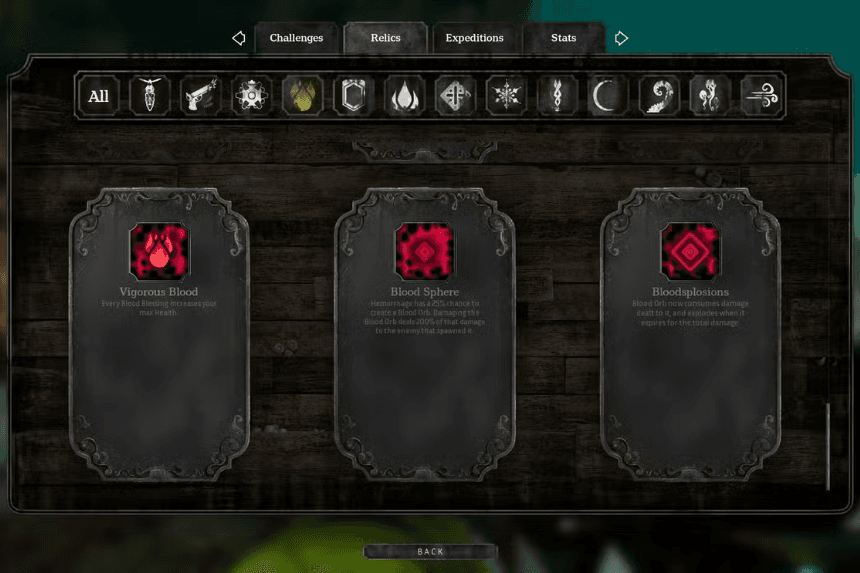The height and width of the screenshot is (573, 860).
Task: Show All relics filter
Action: tap(99, 96)
